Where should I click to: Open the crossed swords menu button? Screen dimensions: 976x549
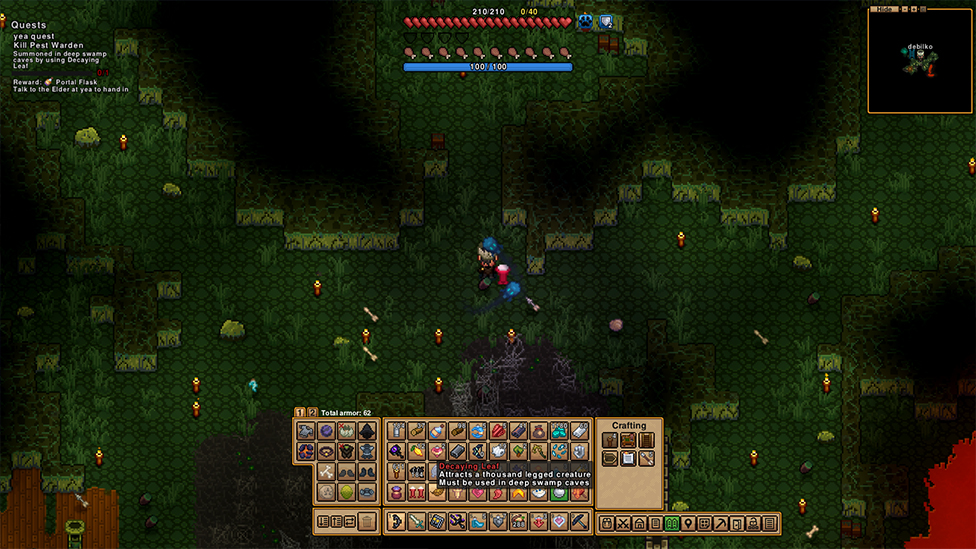coord(623,523)
